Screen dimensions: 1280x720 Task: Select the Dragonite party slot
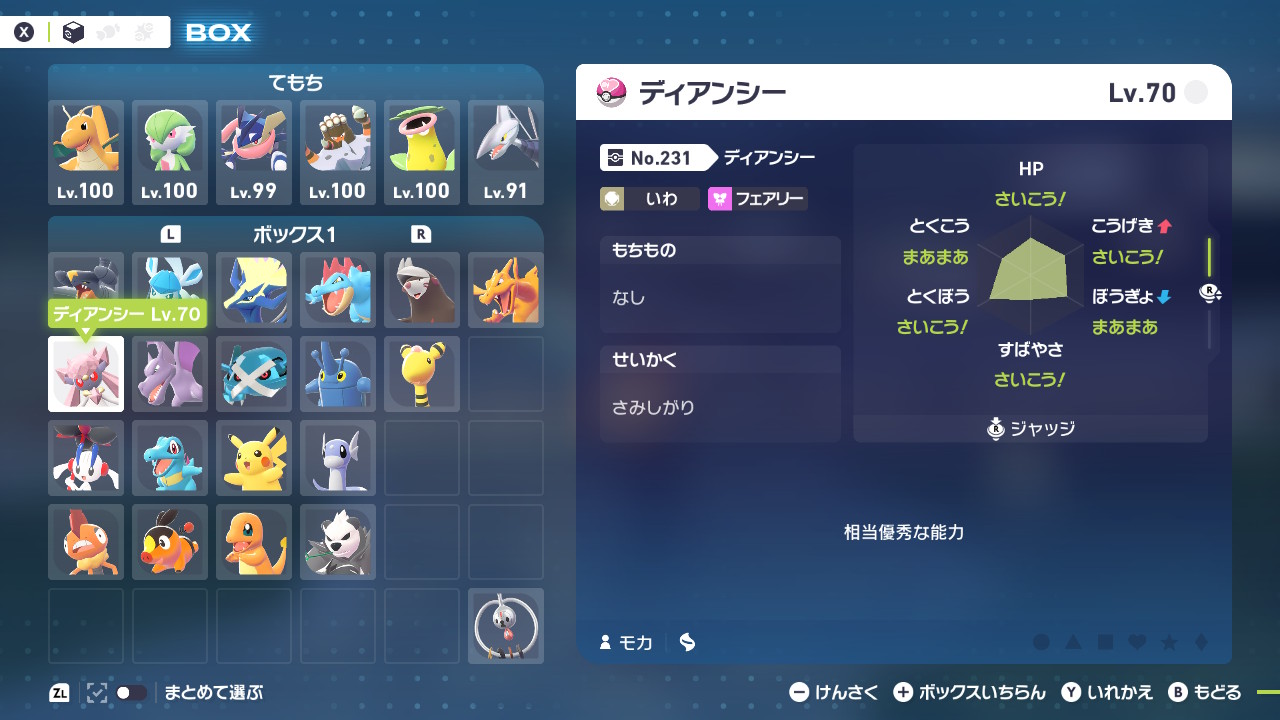click(x=86, y=152)
